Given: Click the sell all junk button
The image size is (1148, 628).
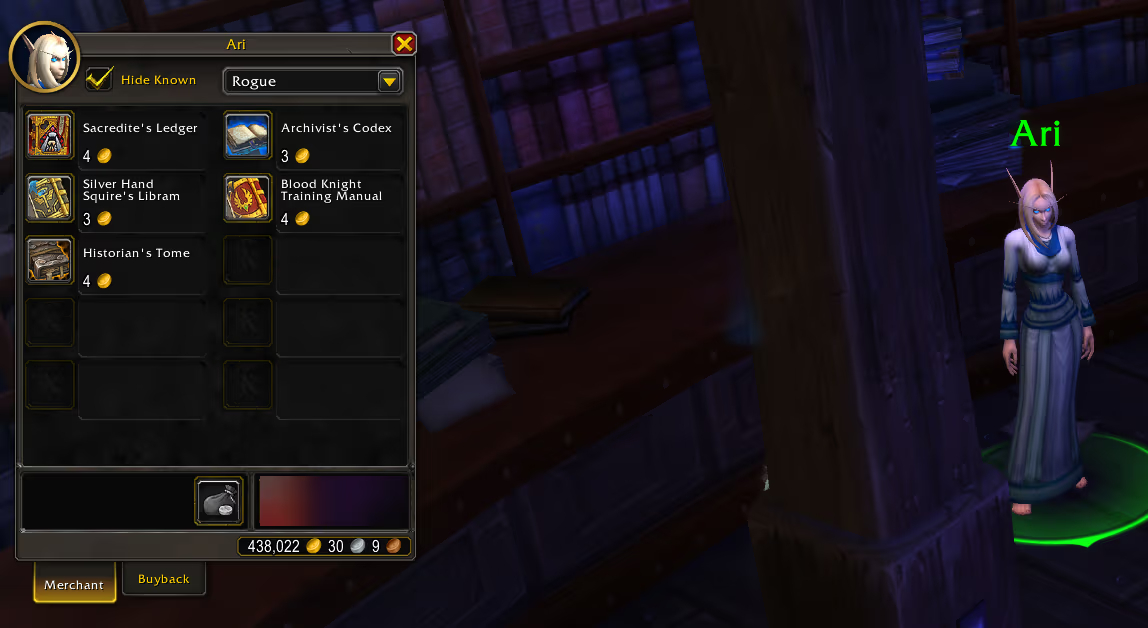Looking at the screenshot, I should (219, 501).
